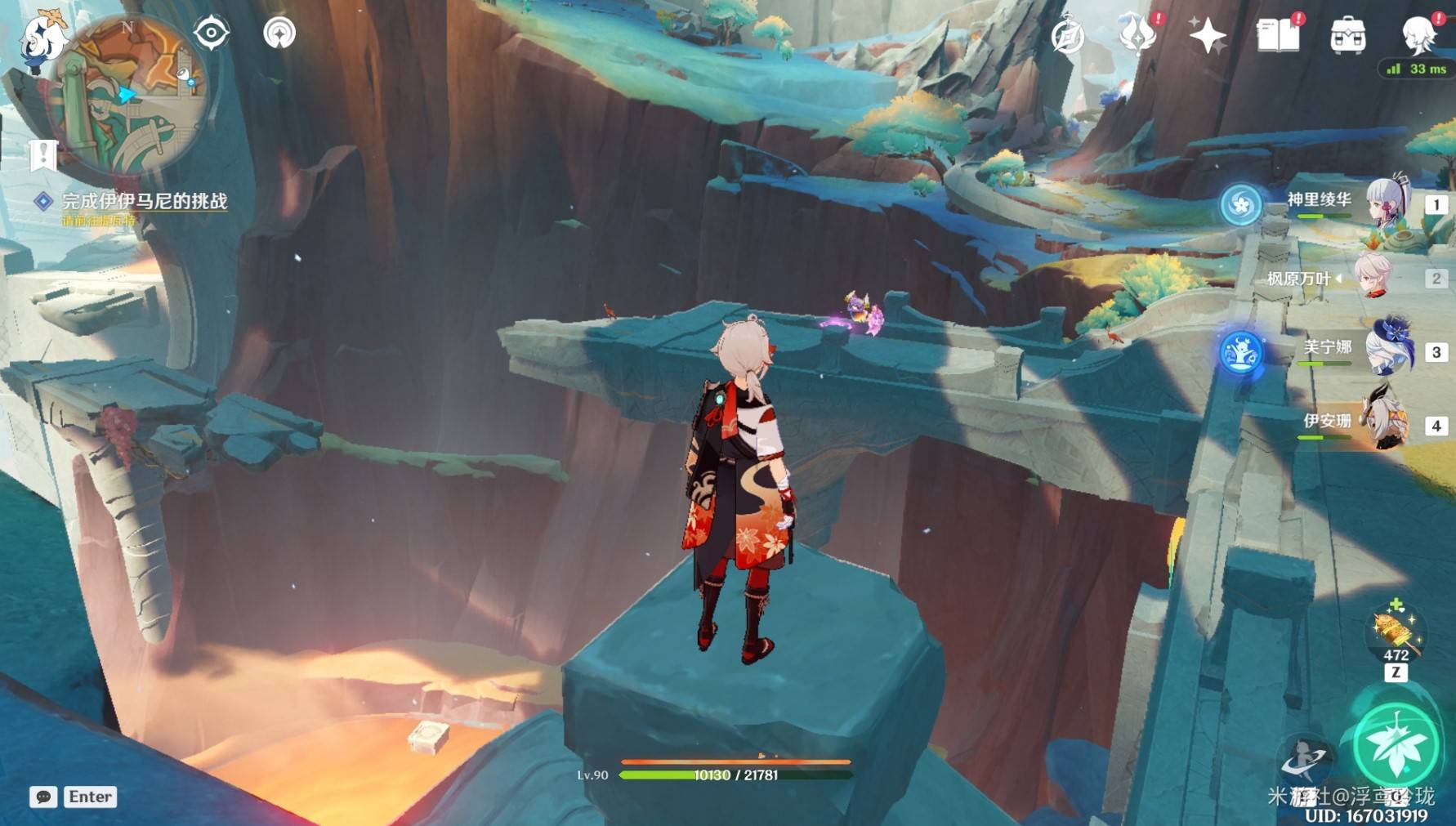Screen dimensions: 1456x826
Task: Open the chat box speech bubble
Action: point(43,797)
